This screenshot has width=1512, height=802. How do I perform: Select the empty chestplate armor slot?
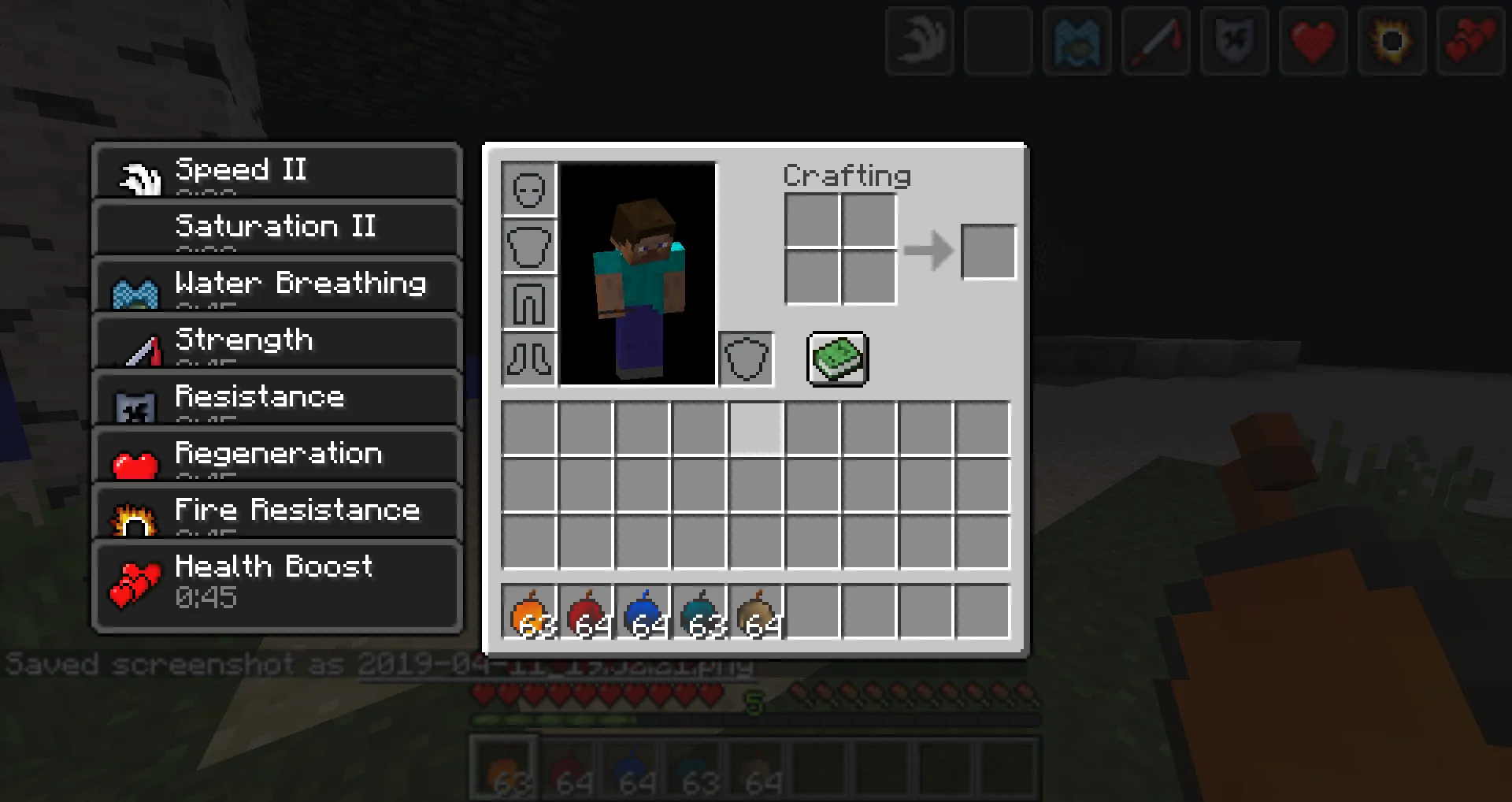coord(528,245)
